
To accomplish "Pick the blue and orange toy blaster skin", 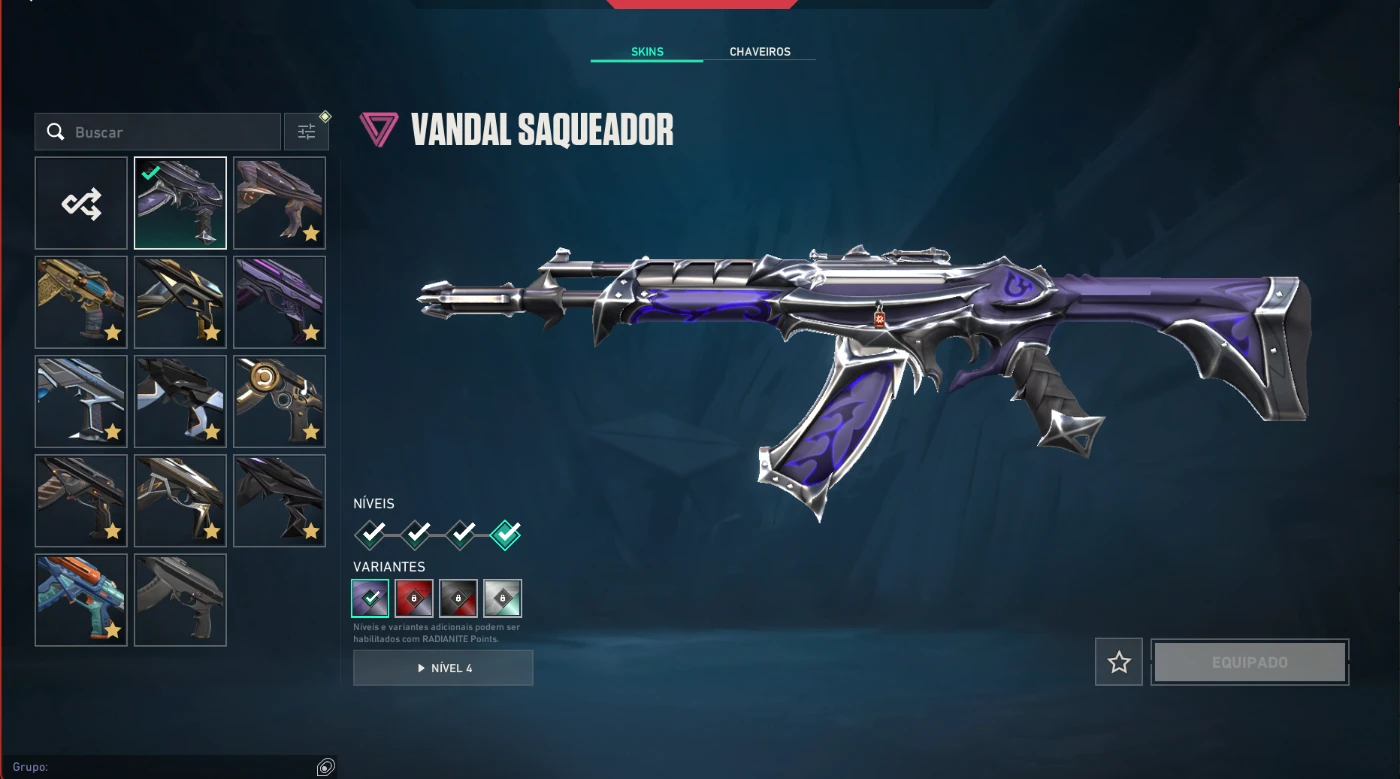I will click(x=81, y=600).
